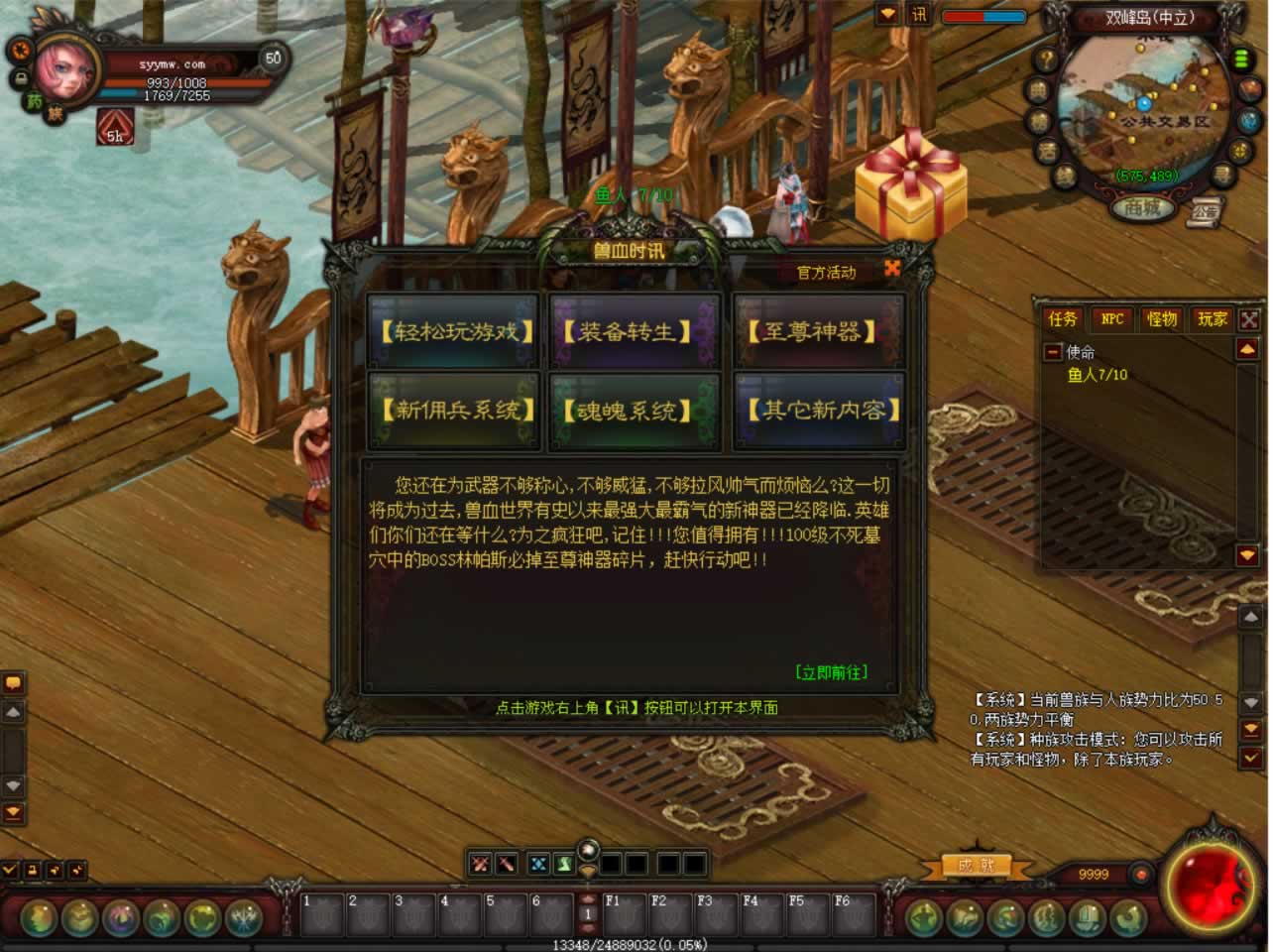Click the 立即前往 link
The image size is (1273, 952).
[831, 672]
